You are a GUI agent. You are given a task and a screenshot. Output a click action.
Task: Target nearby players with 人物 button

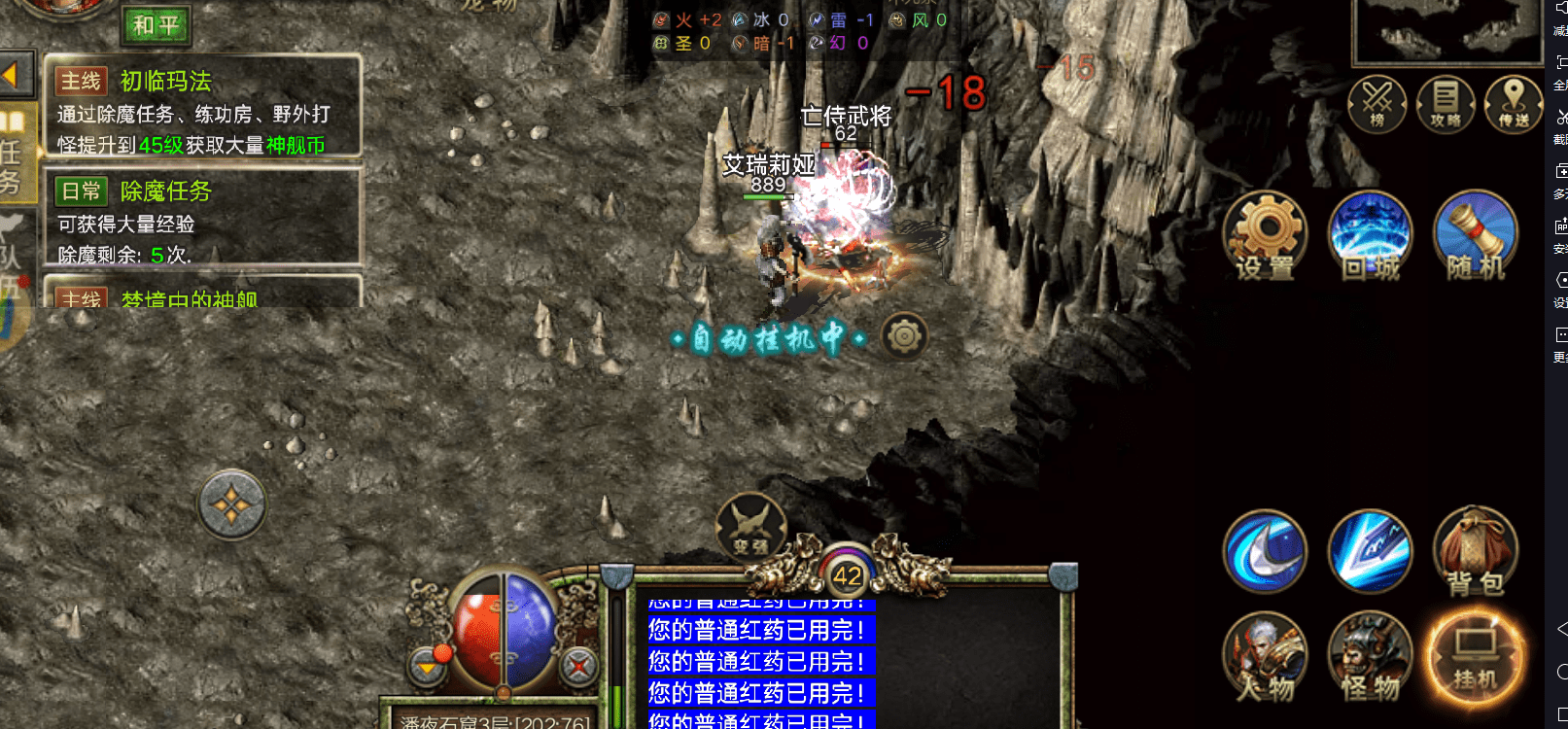coord(1265,656)
